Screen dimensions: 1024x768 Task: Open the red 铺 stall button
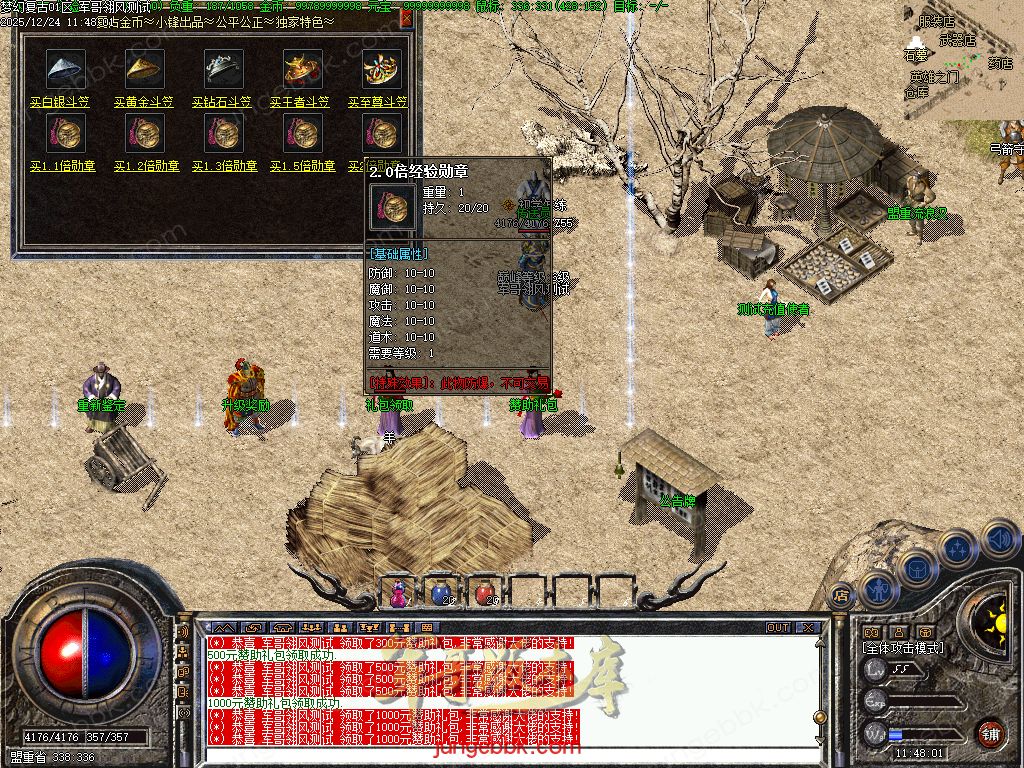[x=991, y=733]
